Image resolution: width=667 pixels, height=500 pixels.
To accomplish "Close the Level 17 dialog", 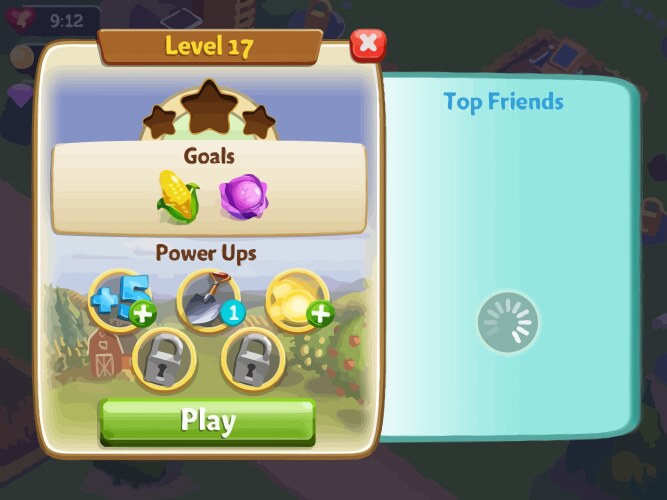I will [x=368, y=43].
